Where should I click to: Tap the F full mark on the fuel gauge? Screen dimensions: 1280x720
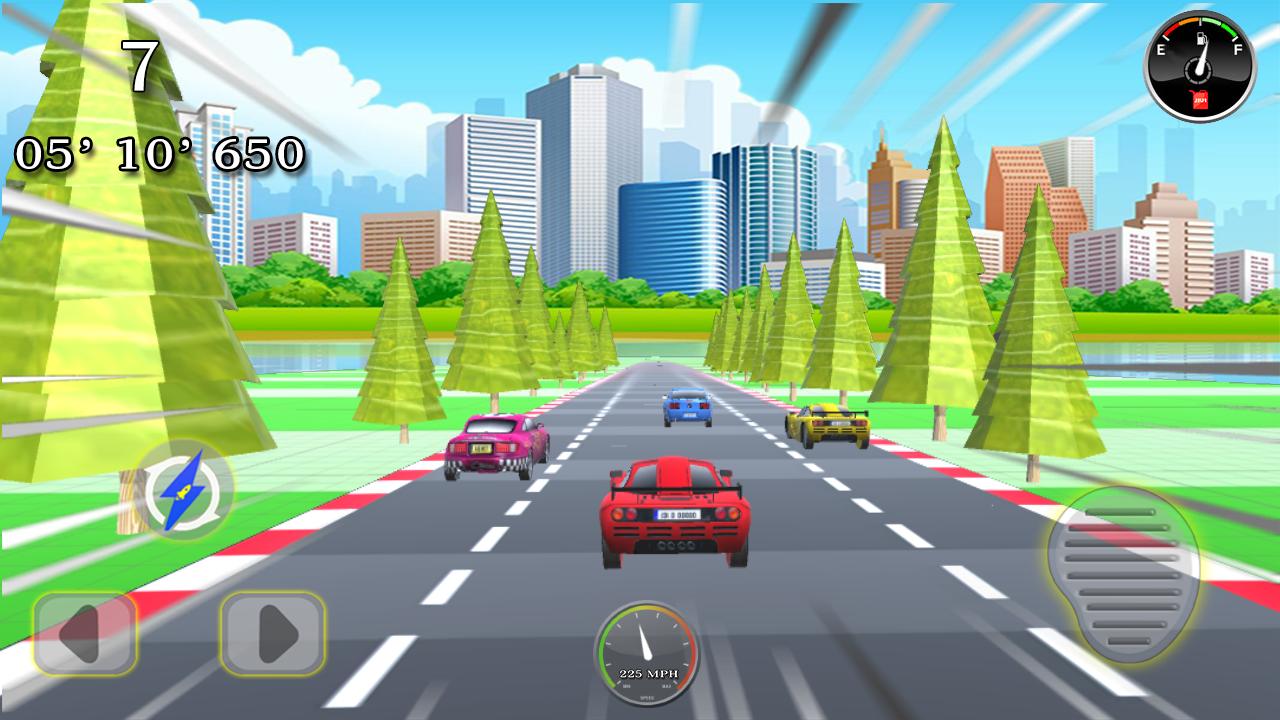click(x=1237, y=49)
